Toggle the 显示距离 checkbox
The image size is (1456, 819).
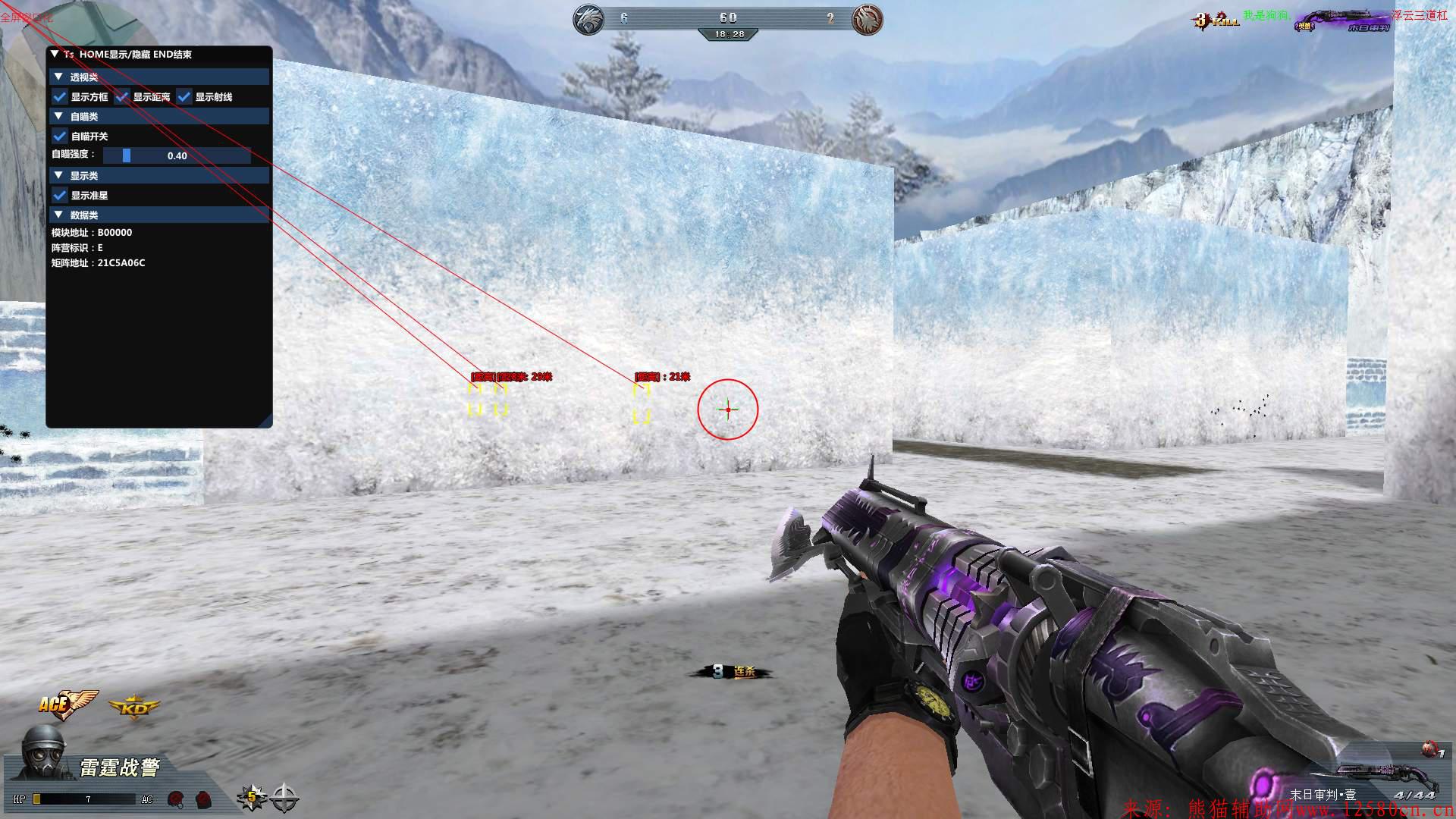122,97
